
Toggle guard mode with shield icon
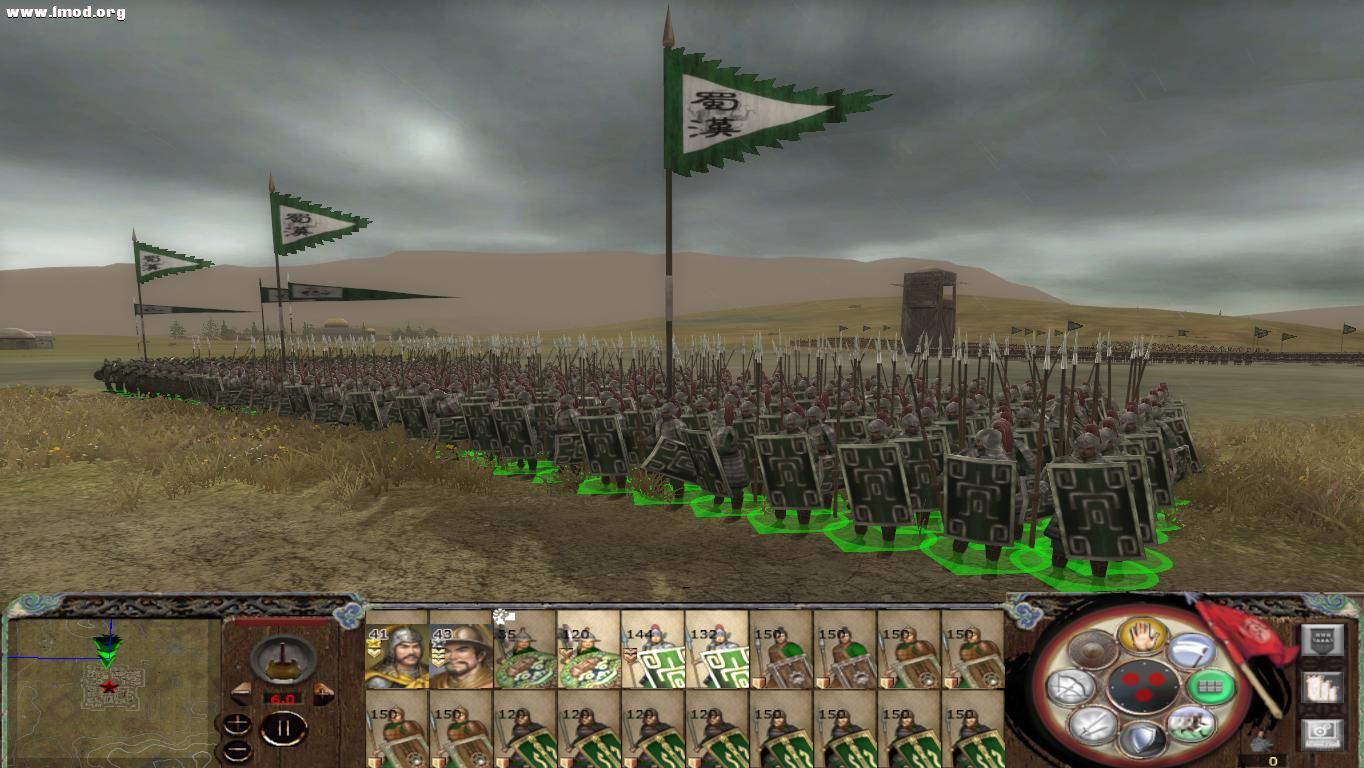click(1144, 740)
